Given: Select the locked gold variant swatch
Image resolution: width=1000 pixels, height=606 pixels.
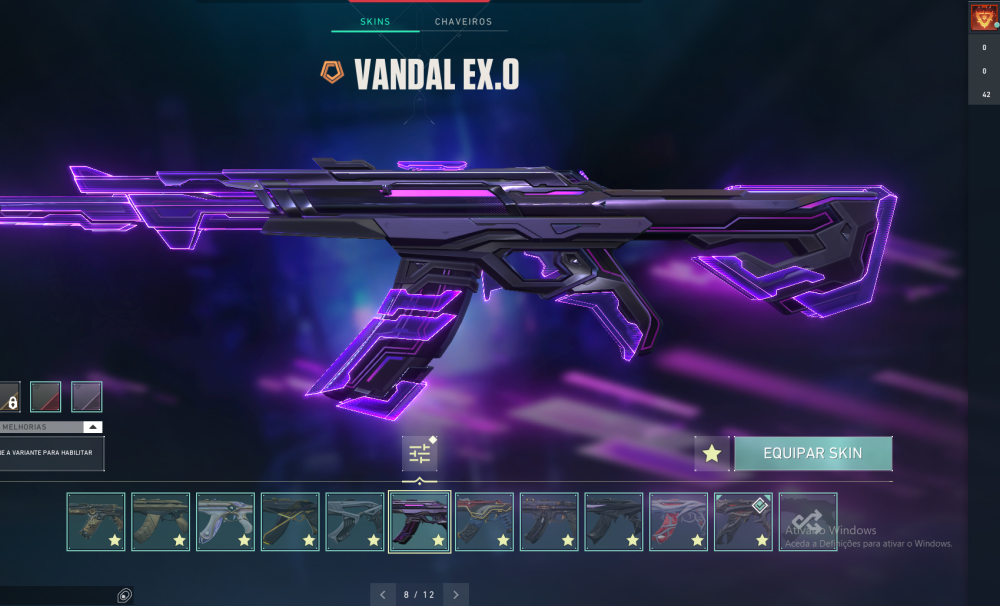Looking at the screenshot, I should [x=8, y=398].
